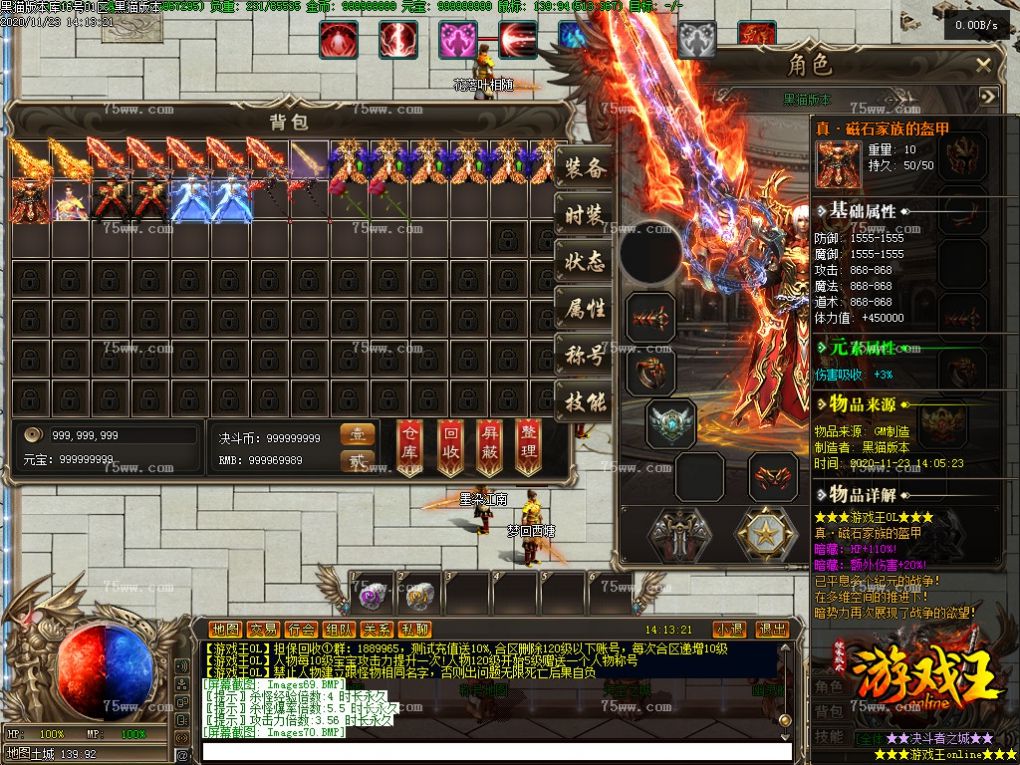Click the chat text input box
The height and width of the screenshot is (765, 1020).
[497, 751]
